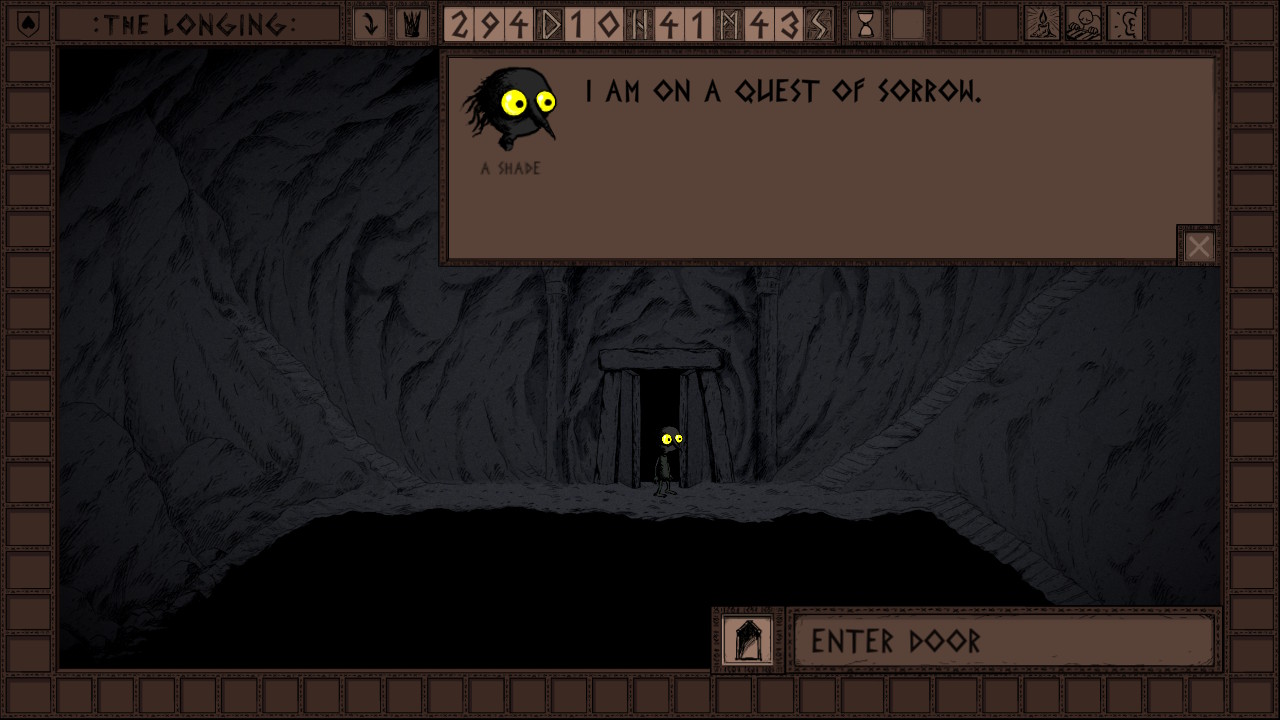This screenshot has width=1280, height=720.
Task: Choose the Enter Door action
Action: coord(1003,641)
